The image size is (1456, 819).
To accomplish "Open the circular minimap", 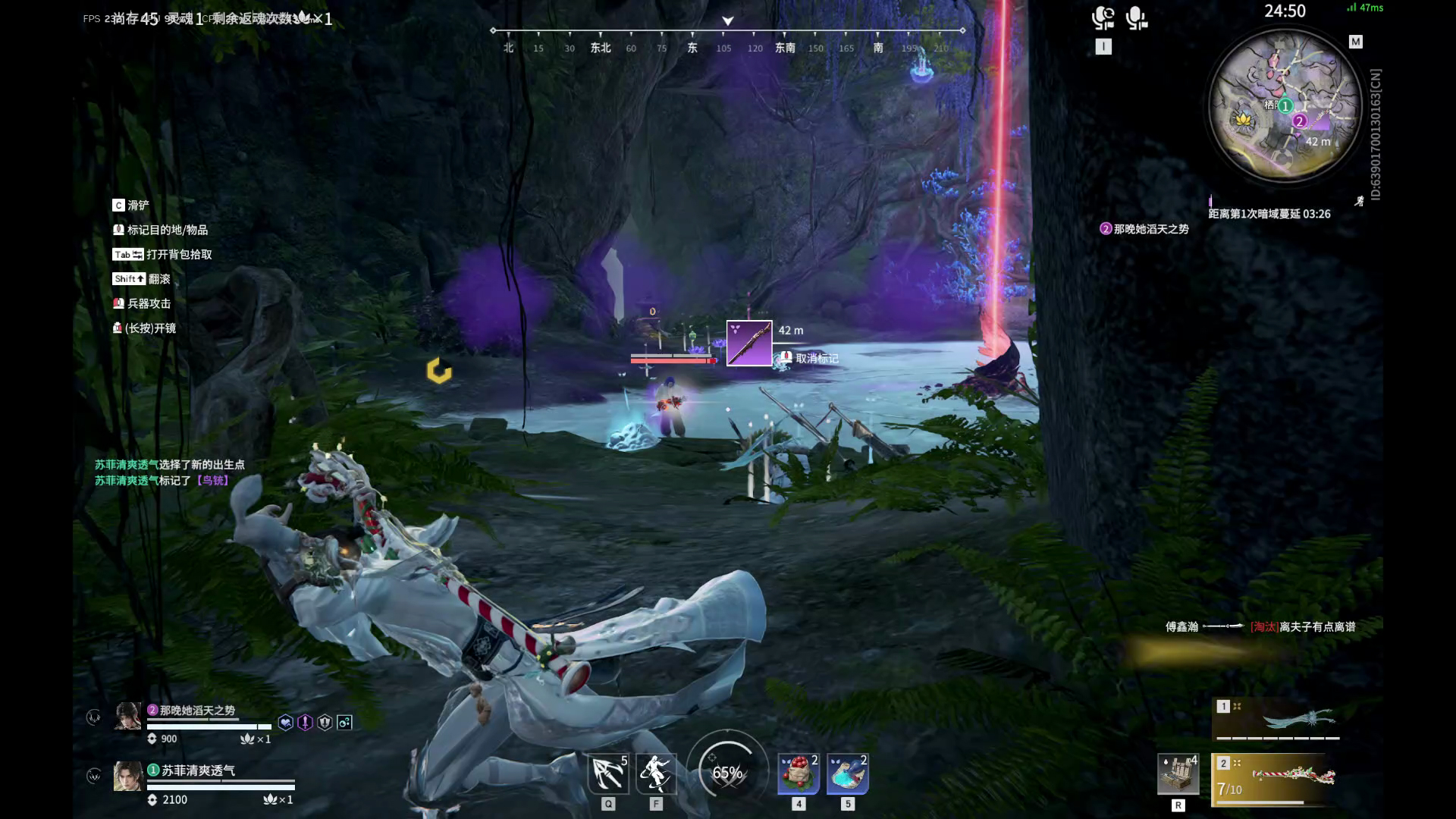I will pos(1285,105).
